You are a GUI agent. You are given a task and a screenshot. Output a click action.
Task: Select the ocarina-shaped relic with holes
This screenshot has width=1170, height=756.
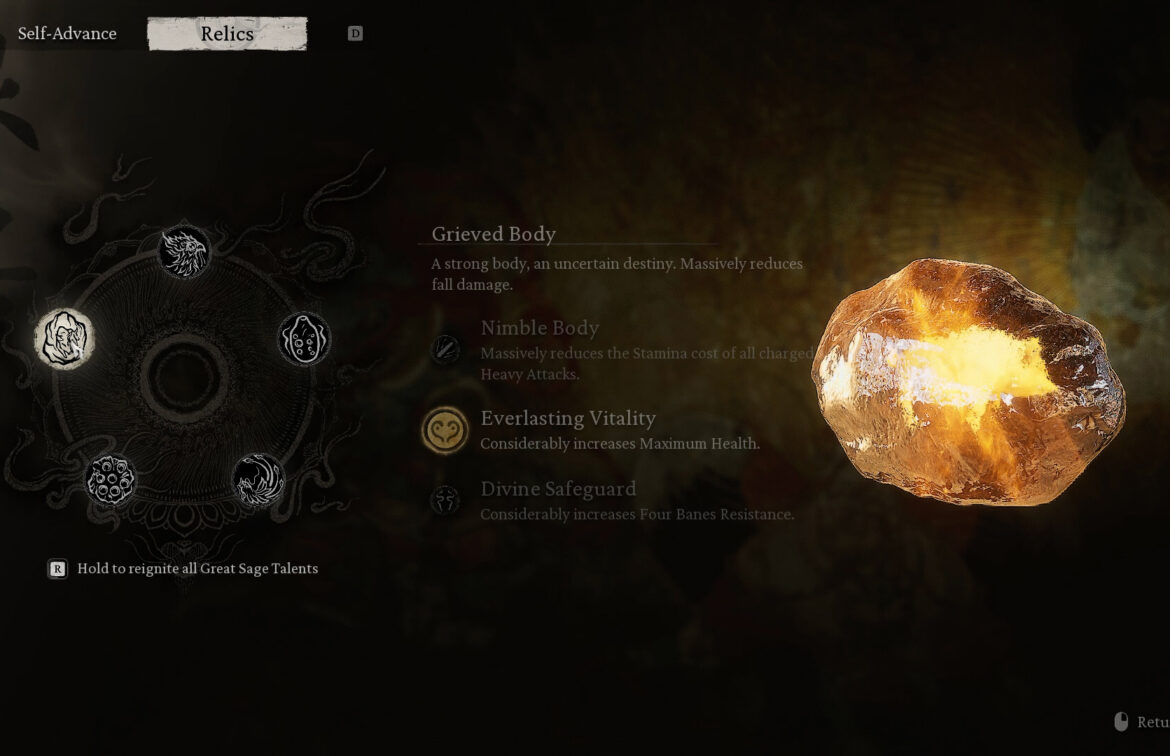tap(304, 339)
